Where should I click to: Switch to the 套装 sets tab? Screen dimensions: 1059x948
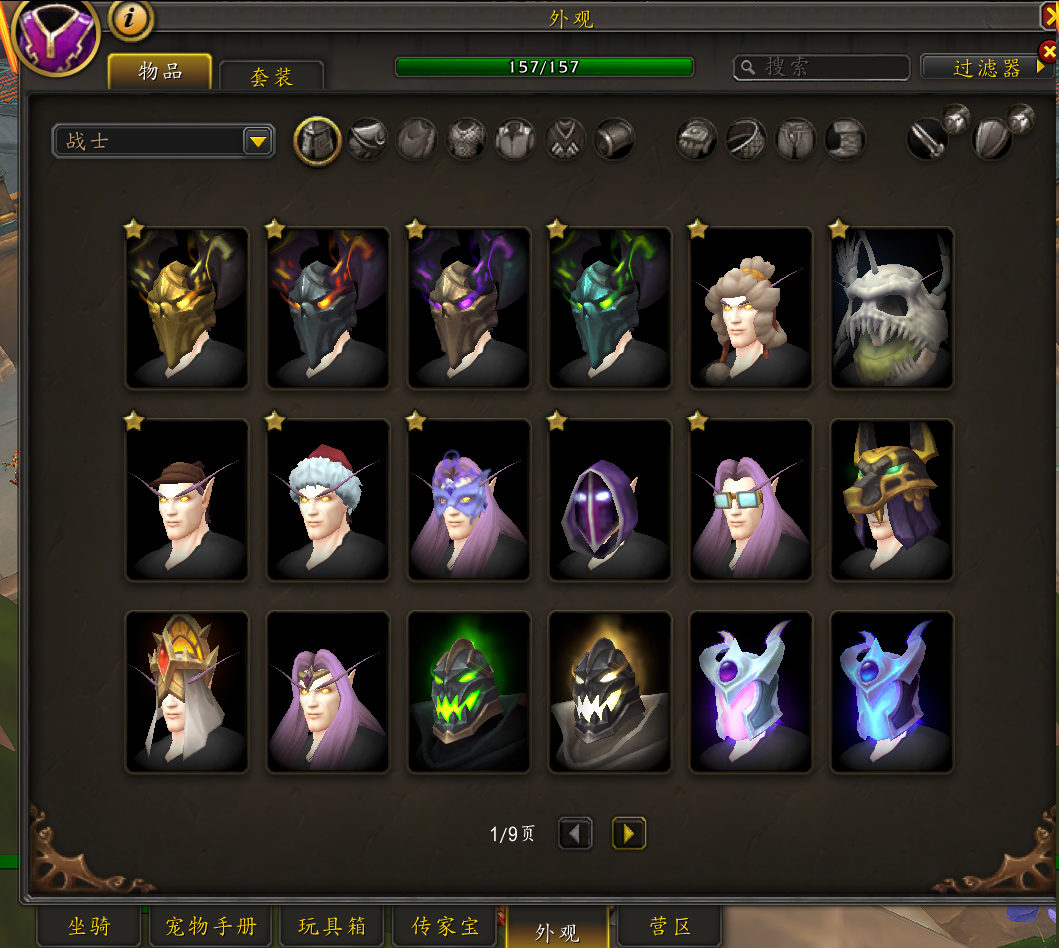point(271,76)
